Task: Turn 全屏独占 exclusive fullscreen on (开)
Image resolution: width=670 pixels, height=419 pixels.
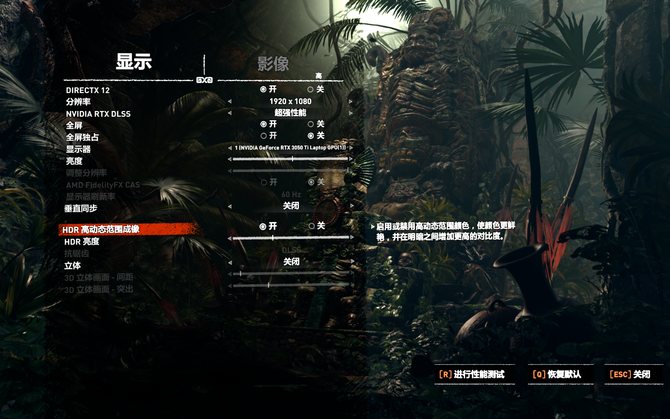Action: tap(263, 136)
